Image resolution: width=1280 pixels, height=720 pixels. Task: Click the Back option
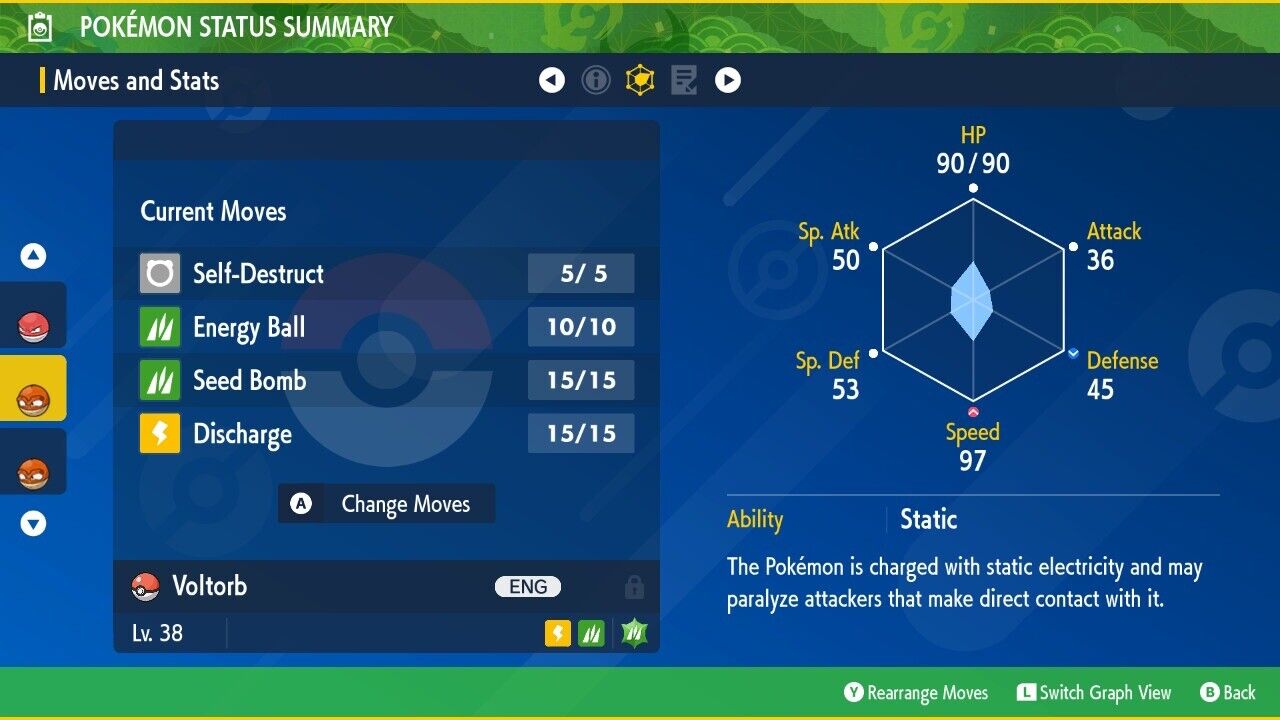pos(1227,693)
